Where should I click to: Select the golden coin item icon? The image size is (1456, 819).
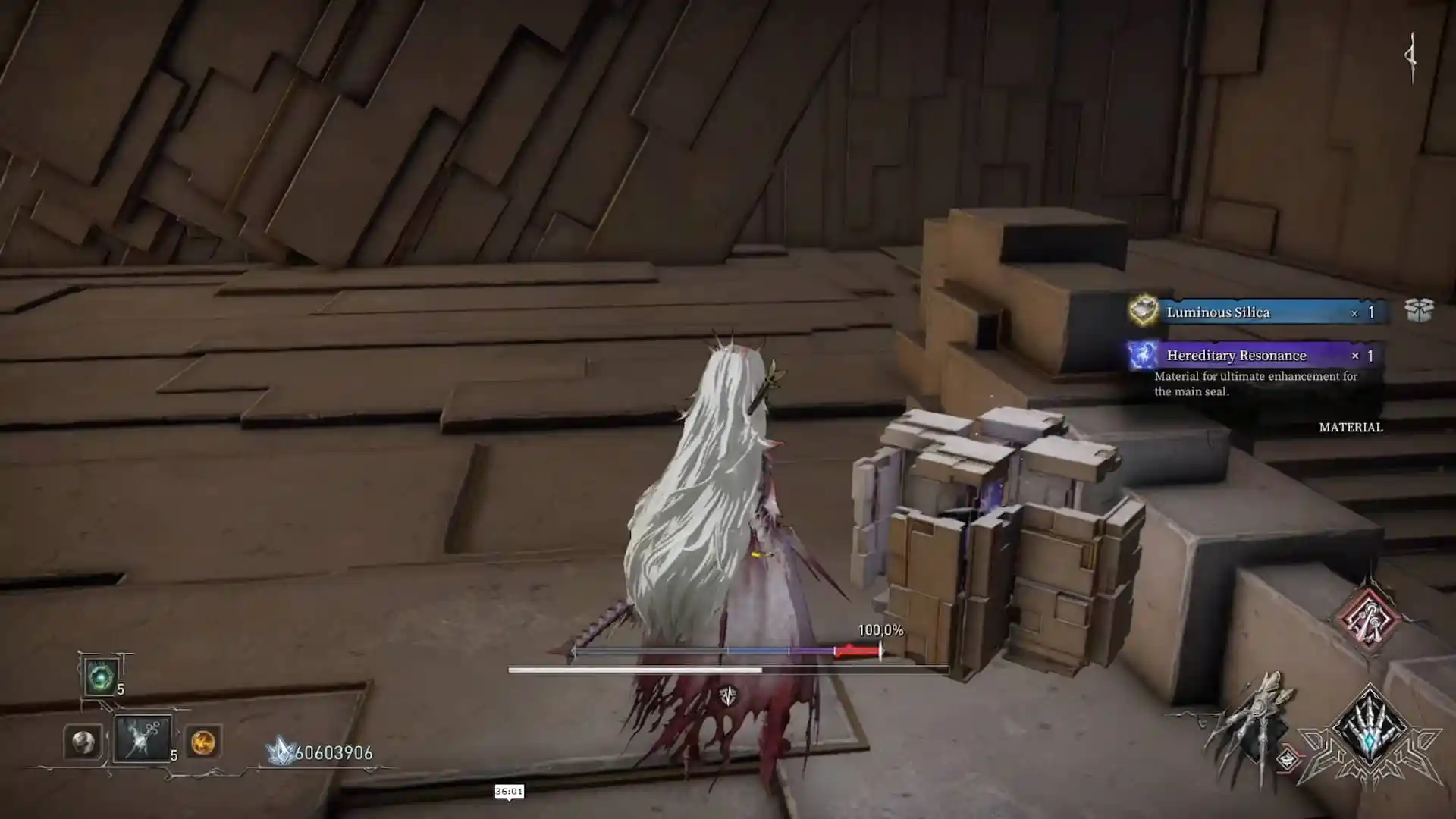pyautogui.click(x=204, y=743)
